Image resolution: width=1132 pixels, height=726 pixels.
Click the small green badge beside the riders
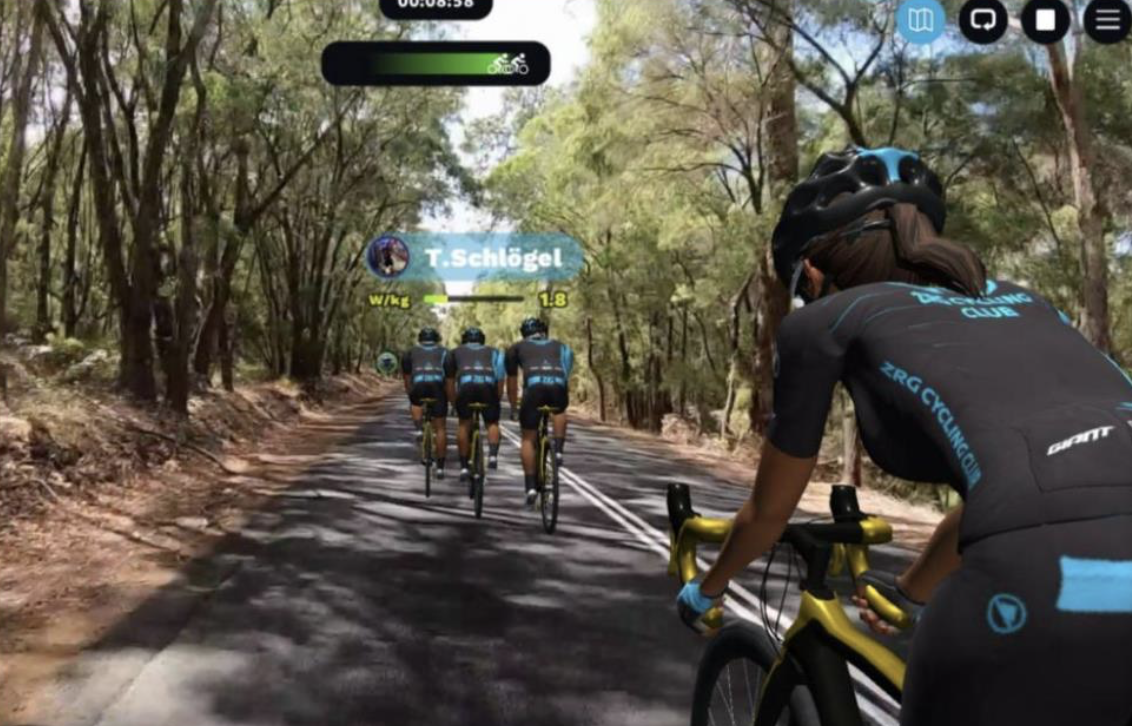coord(387,362)
